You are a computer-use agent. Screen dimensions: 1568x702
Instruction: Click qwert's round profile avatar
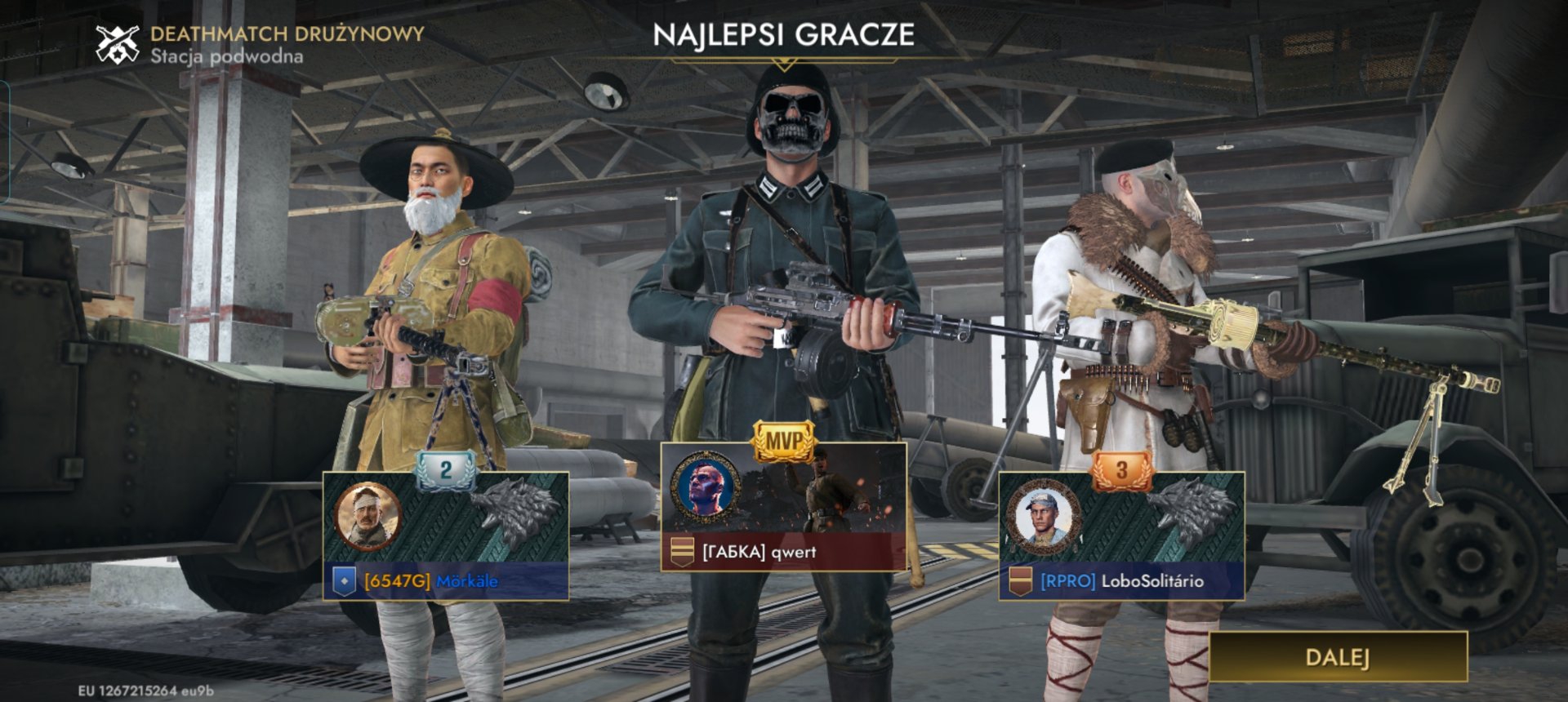click(705, 488)
